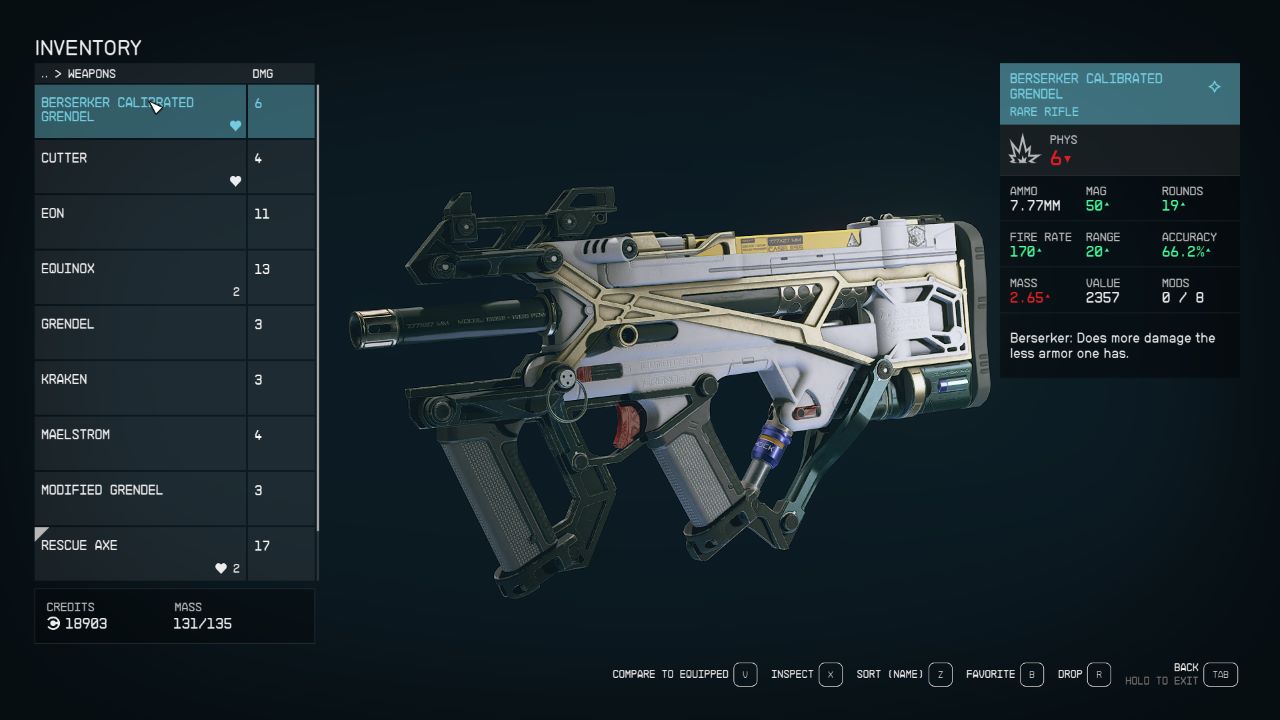Click the Z key icon beside Sort (Name)
Viewport: 1280px width, 720px height.
(x=939, y=674)
